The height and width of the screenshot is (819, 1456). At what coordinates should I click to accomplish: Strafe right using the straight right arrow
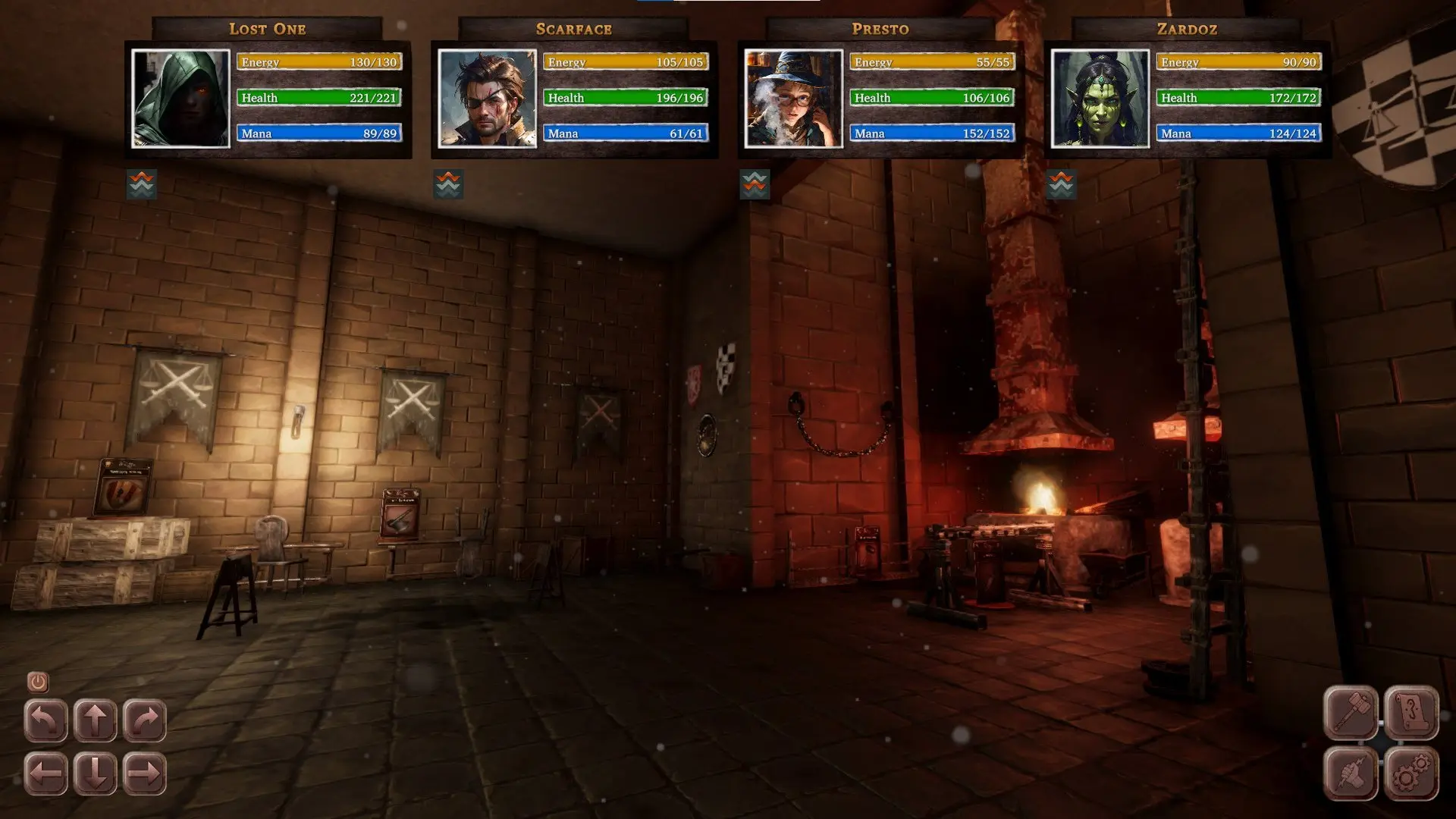(145, 773)
